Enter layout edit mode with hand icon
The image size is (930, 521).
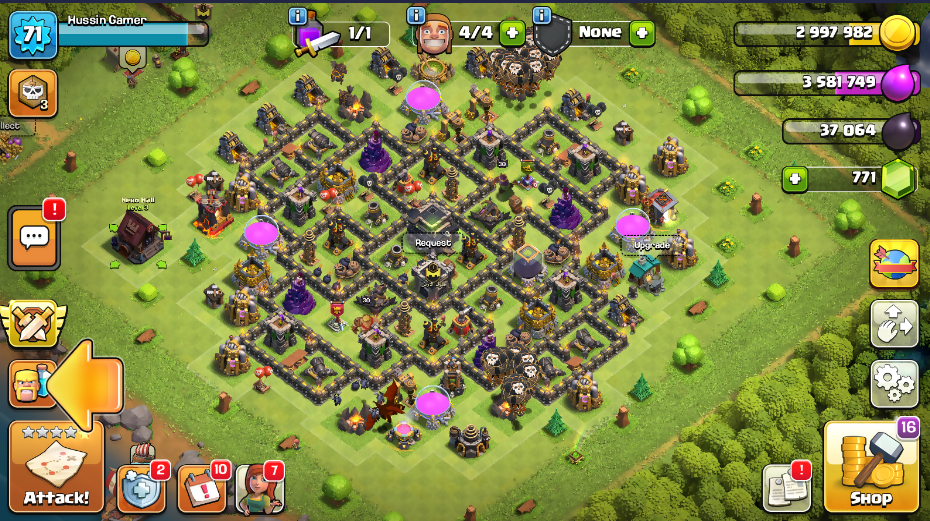pyautogui.click(x=894, y=323)
